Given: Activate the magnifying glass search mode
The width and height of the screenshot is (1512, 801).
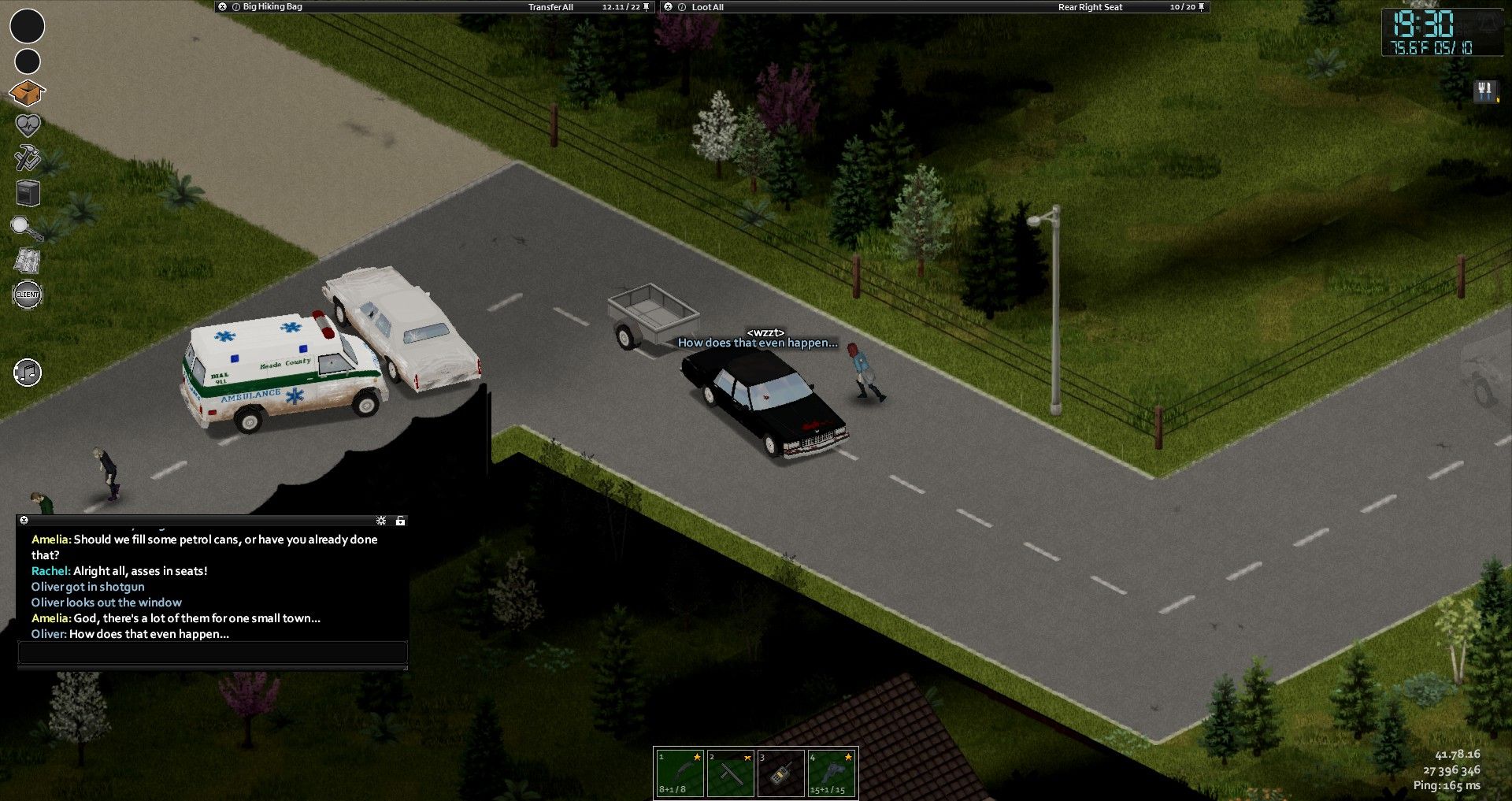Looking at the screenshot, I should click(x=26, y=228).
